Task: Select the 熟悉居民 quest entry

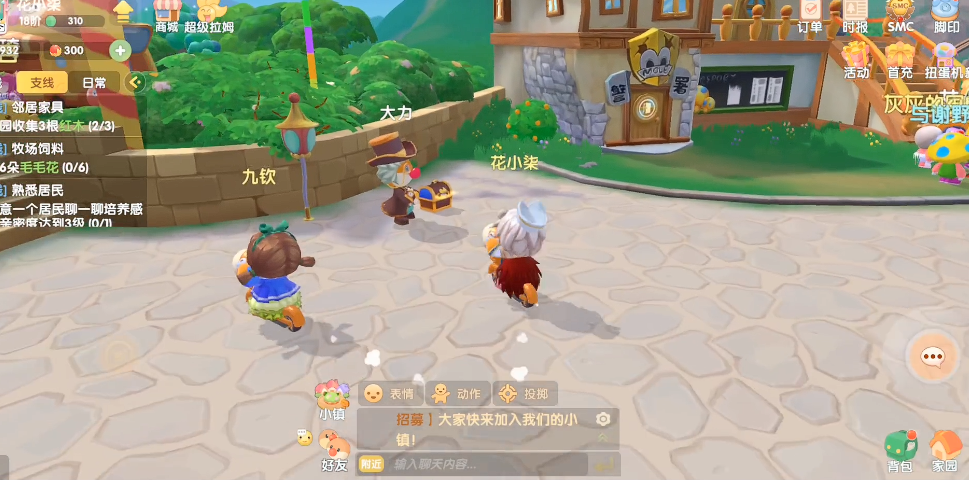Action: tap(38, 190)
